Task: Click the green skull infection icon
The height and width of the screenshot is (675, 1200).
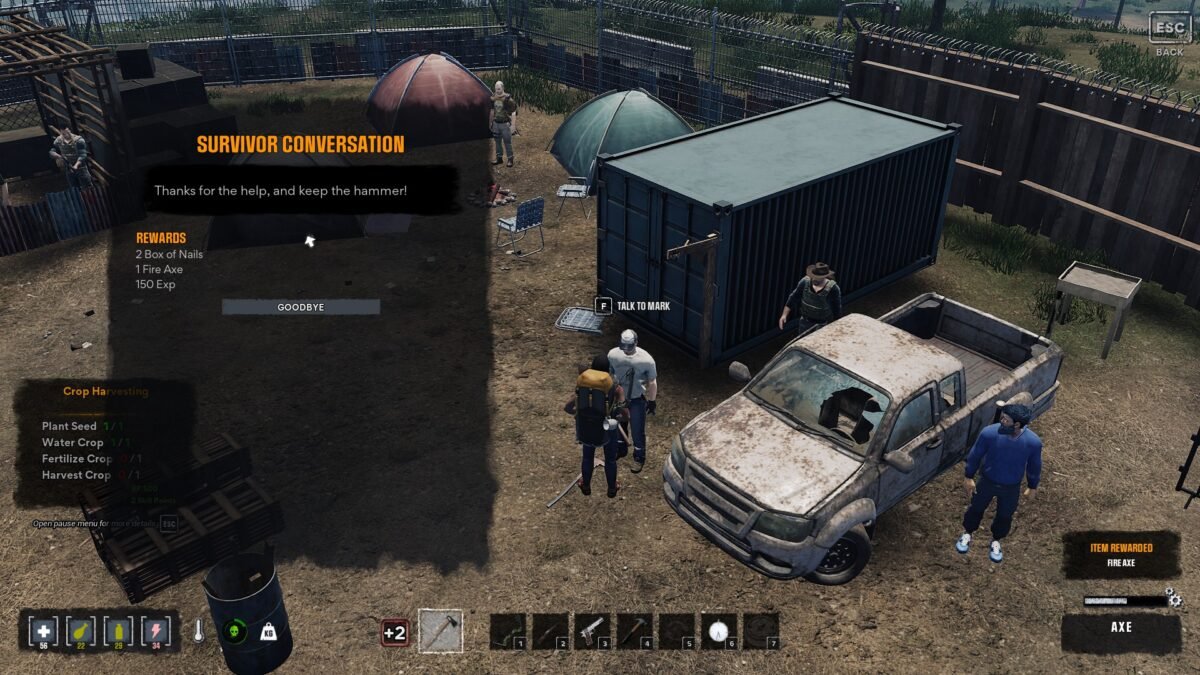Action: pyautogui.click(x=234, y=631)
